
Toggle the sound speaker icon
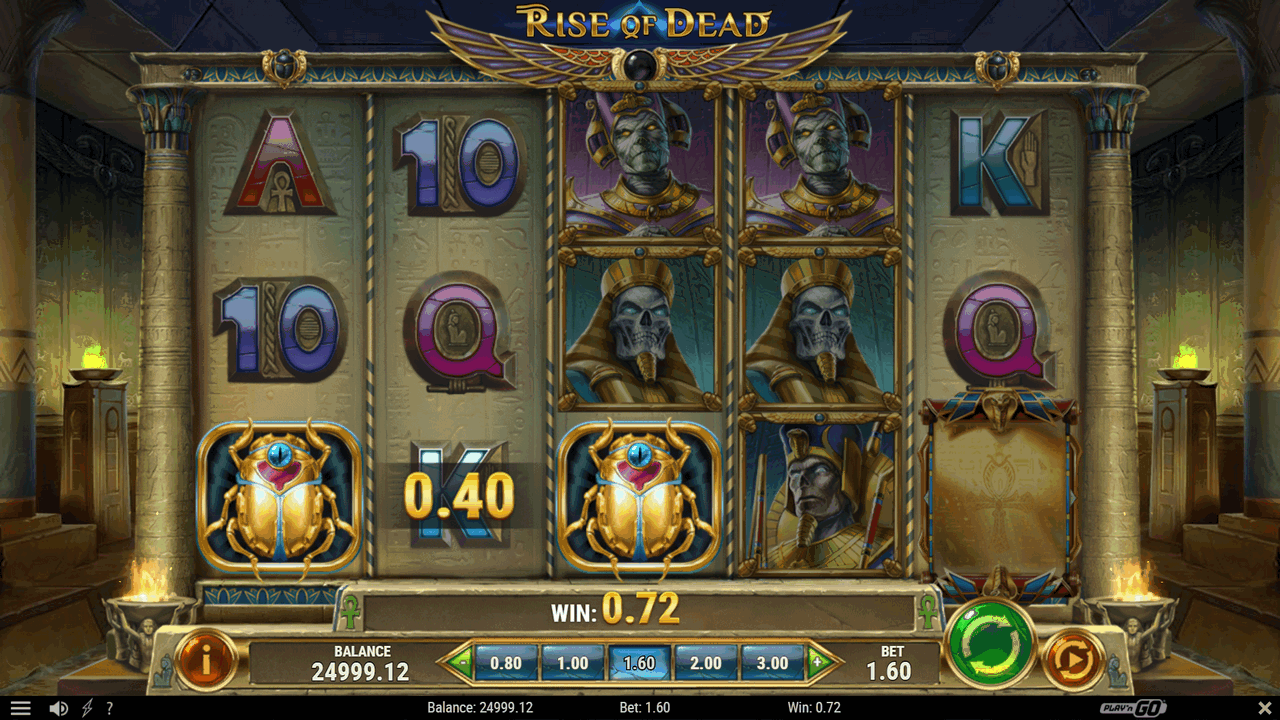[x=59, y=708]
